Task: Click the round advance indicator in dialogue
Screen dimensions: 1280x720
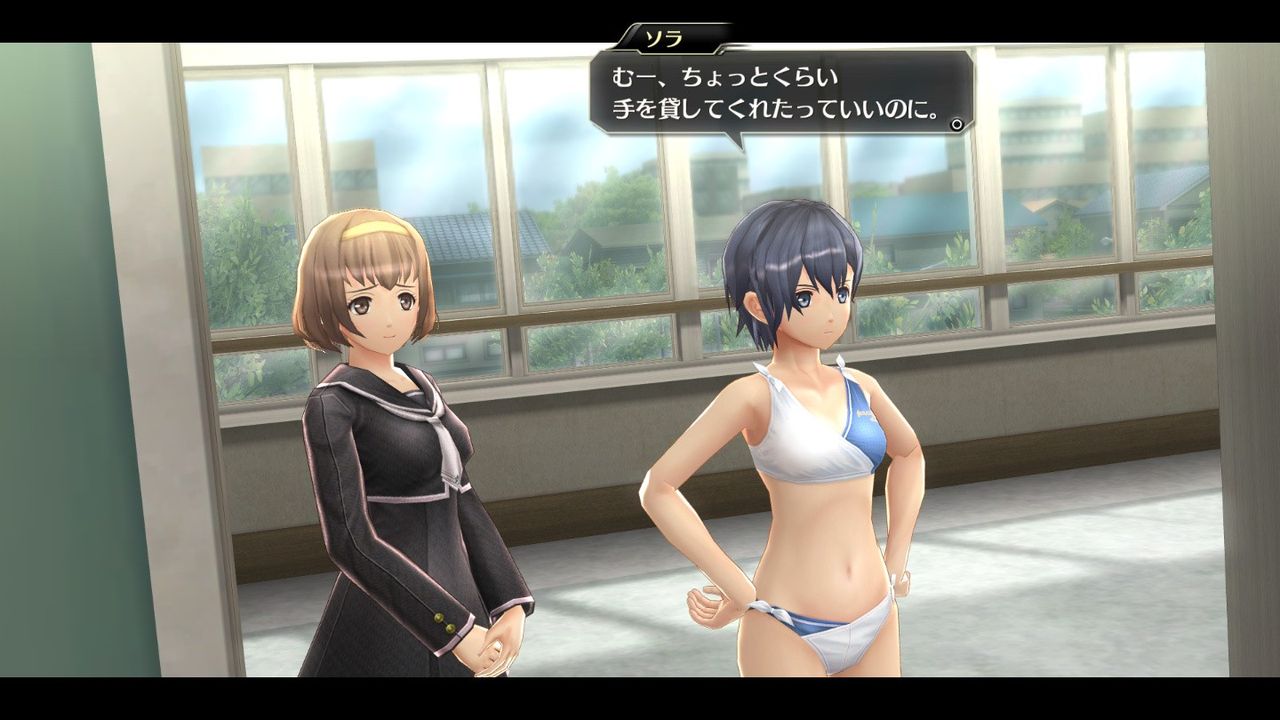Action: point(957,125)
